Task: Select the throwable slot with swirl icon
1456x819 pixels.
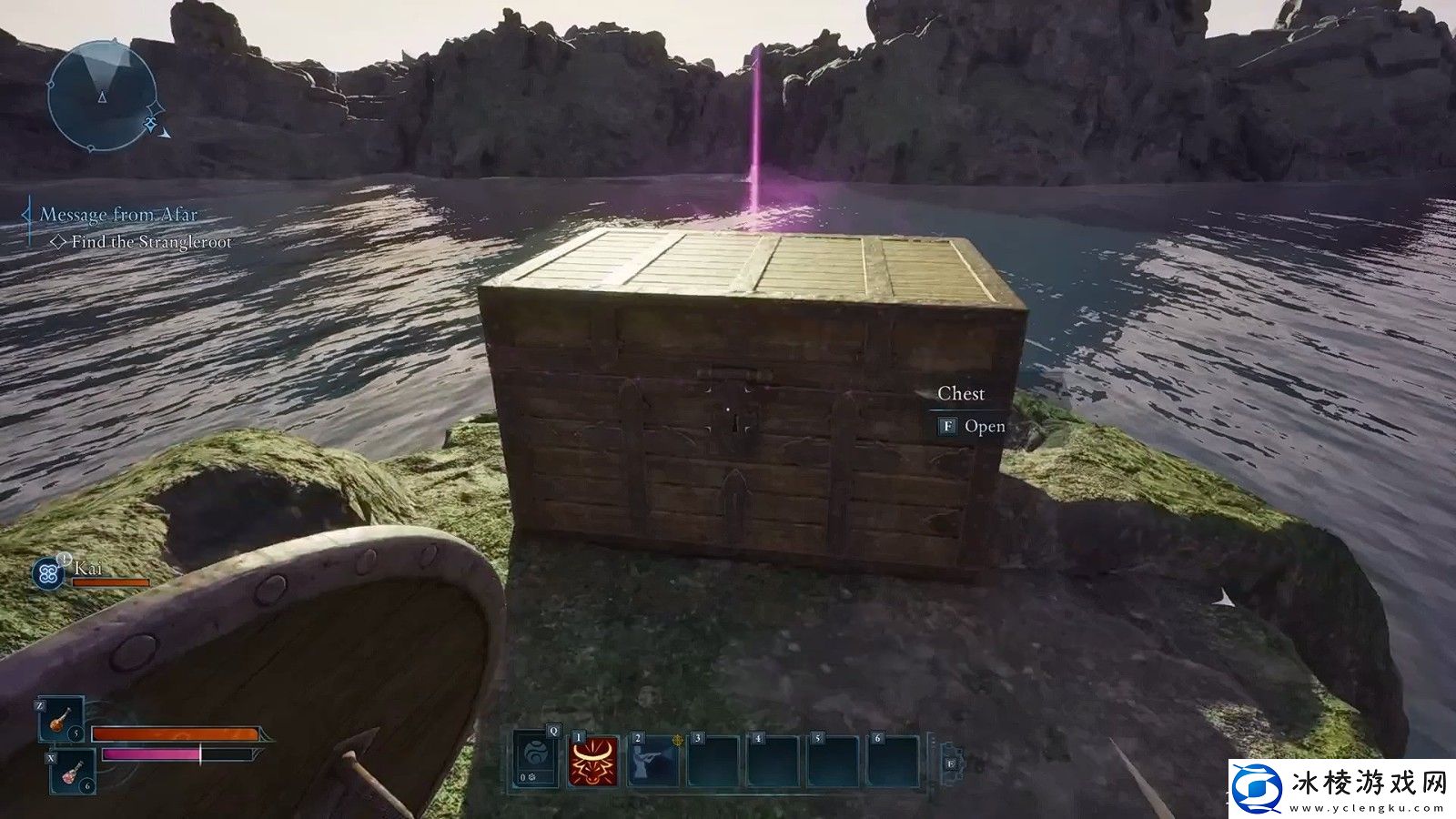Action: click(535, 759)
